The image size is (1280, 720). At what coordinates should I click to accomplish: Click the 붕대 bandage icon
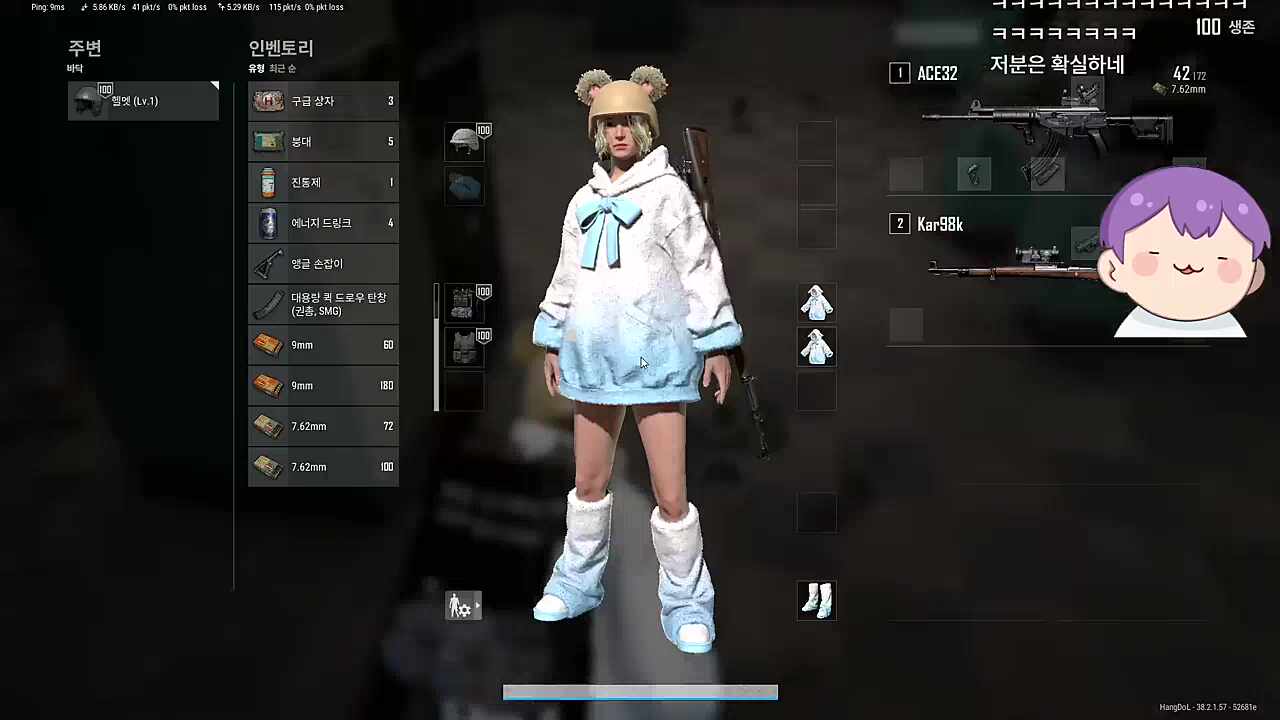(268, 141)
